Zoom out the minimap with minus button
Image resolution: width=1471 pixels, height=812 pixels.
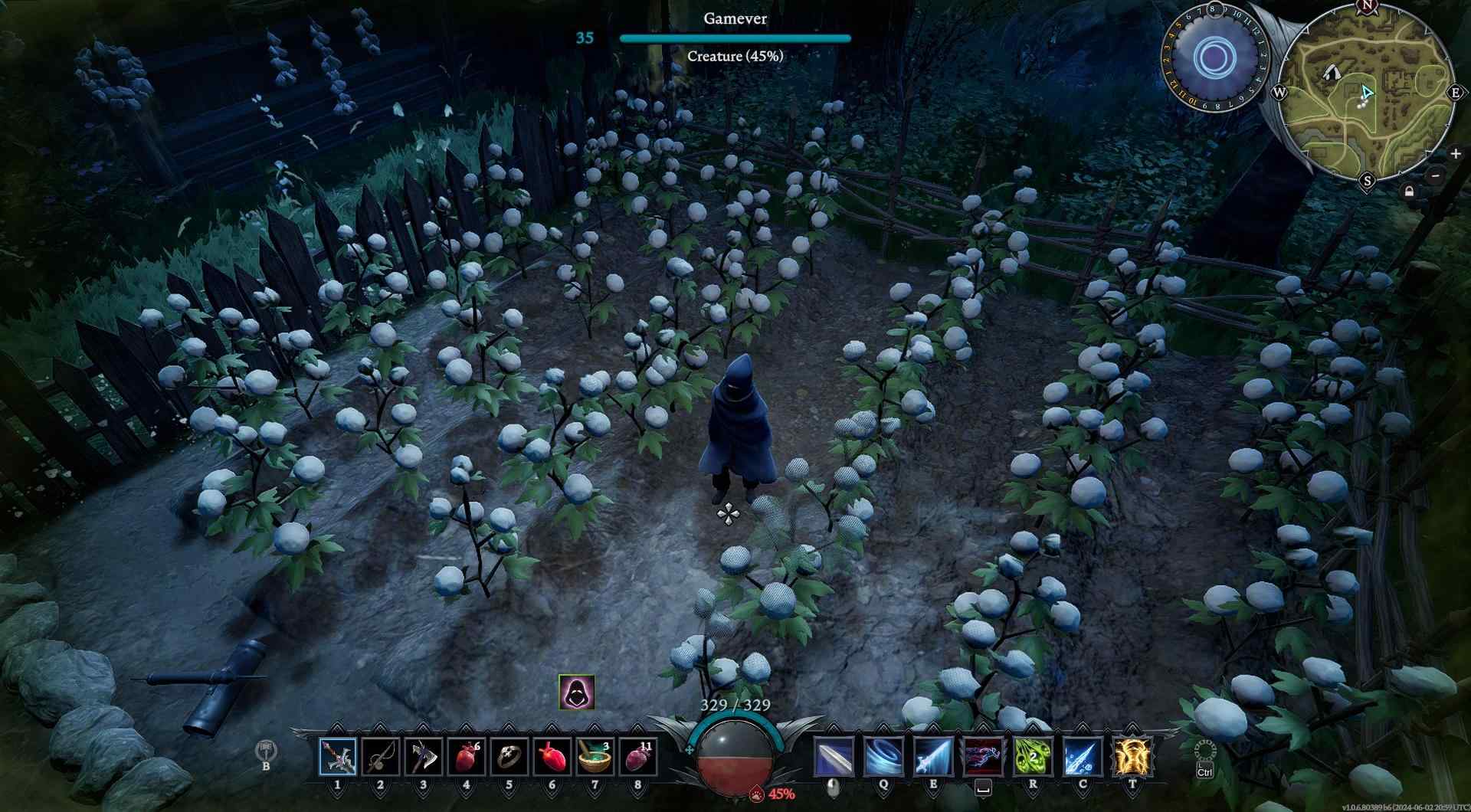point(1437,176)
